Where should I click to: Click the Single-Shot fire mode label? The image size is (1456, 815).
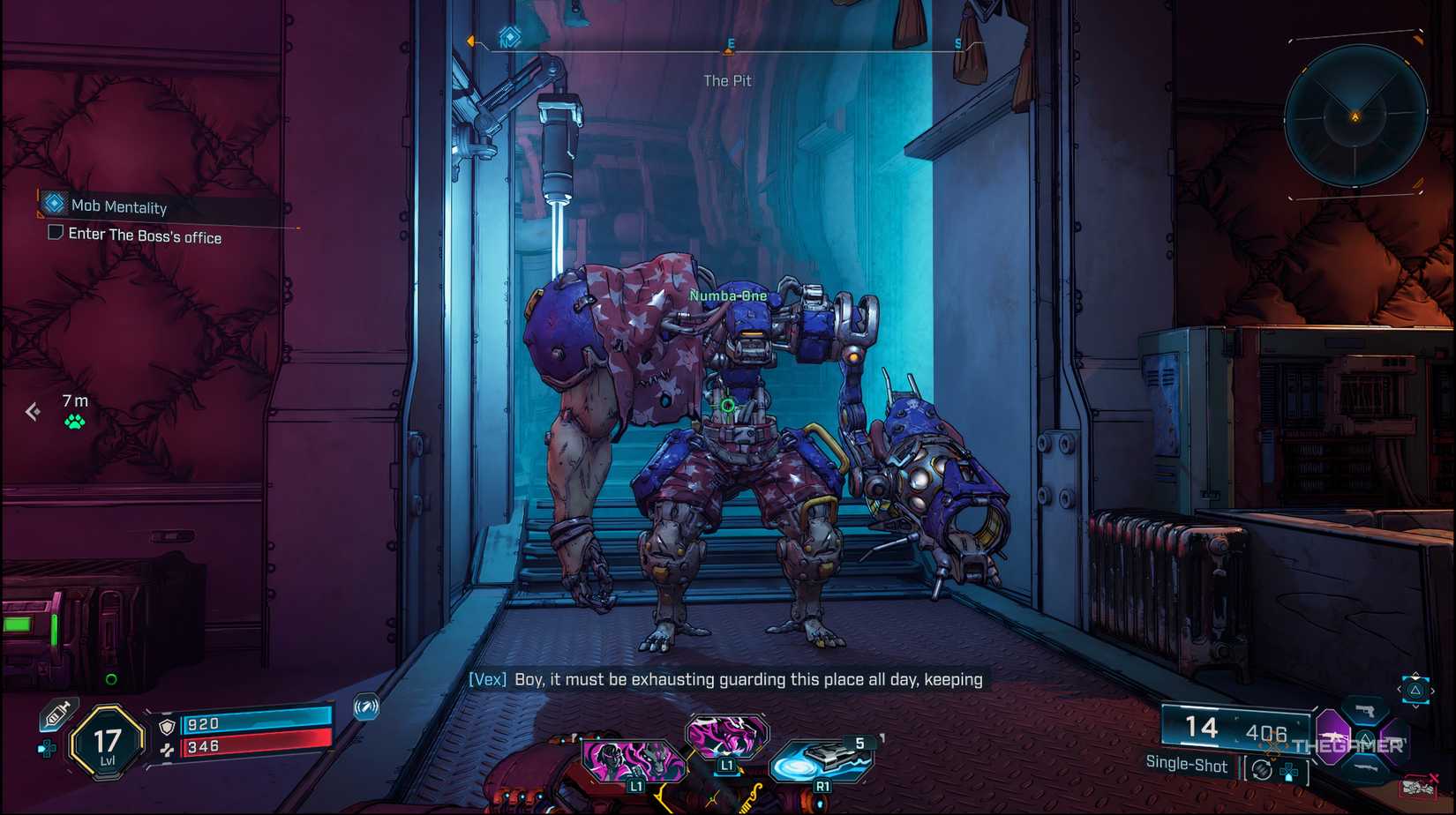tap(1187, 765)
